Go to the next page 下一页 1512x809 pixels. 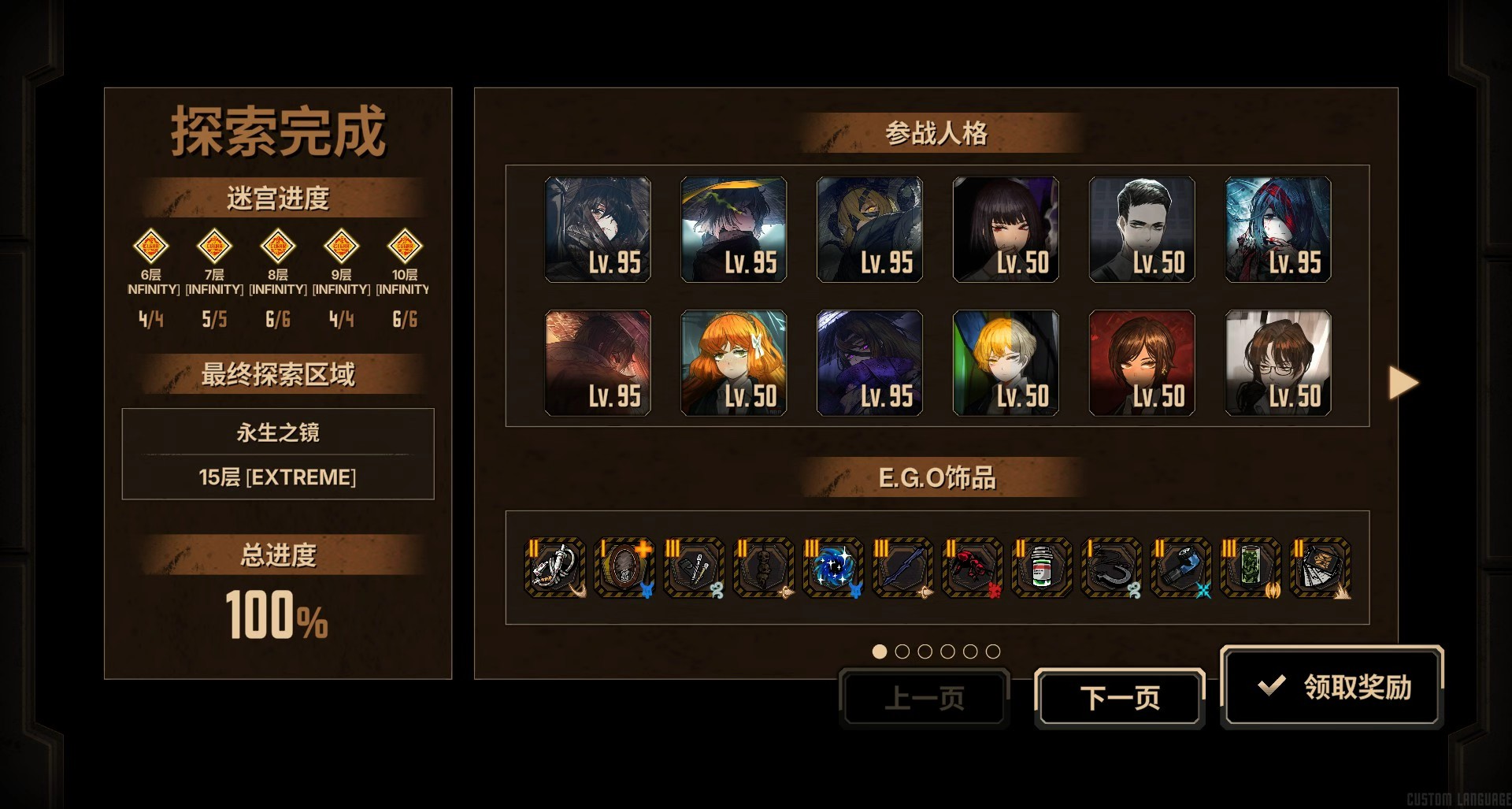pyautogui.click(x=1119, y=698)
